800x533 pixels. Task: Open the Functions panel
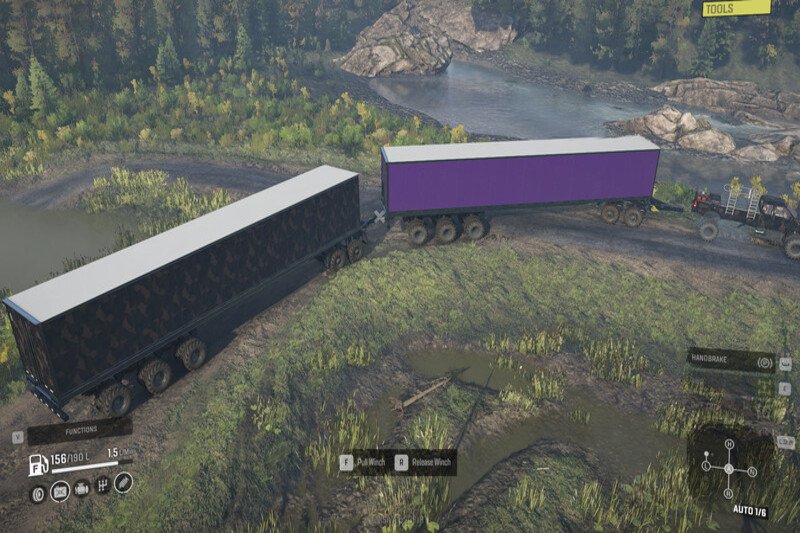(x=79, y=431)
